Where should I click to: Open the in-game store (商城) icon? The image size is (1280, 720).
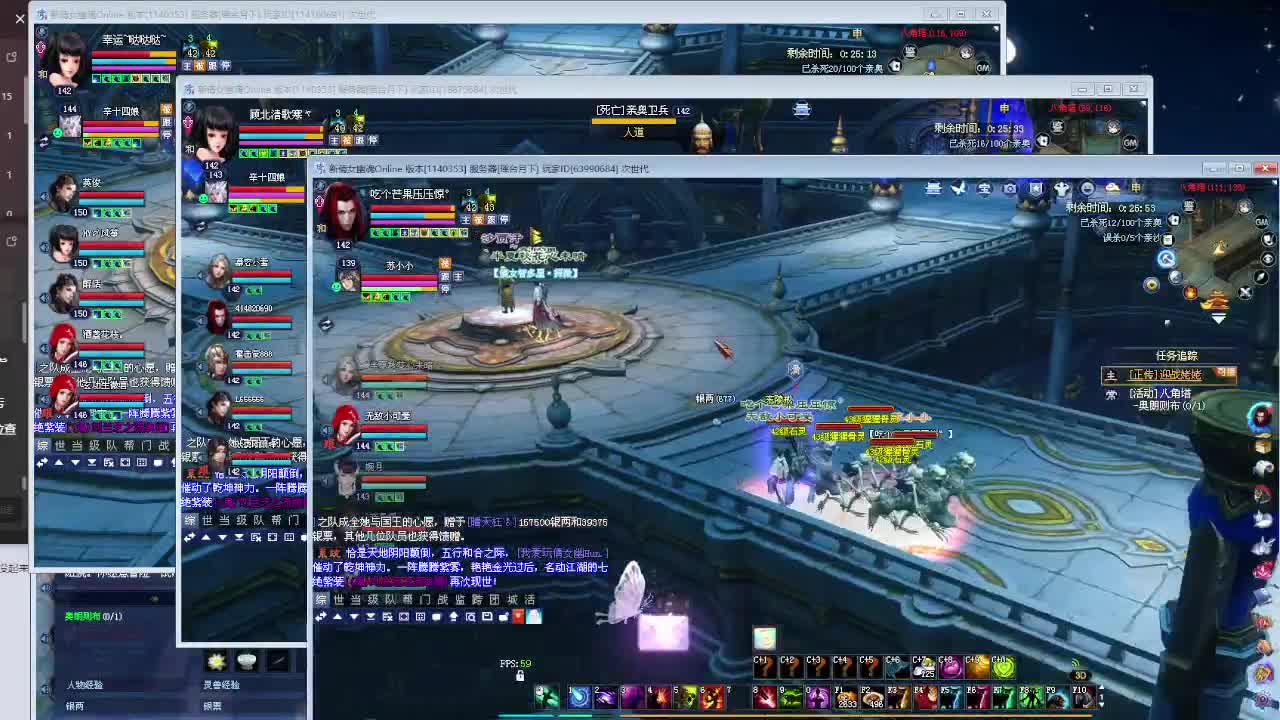(x=932, y=188)
